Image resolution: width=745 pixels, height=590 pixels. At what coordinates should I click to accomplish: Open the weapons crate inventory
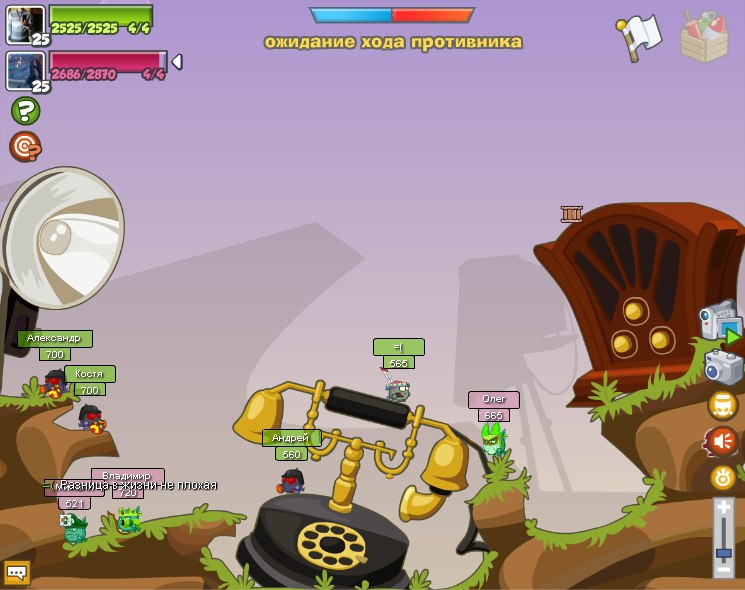click(x=704, y=36)
